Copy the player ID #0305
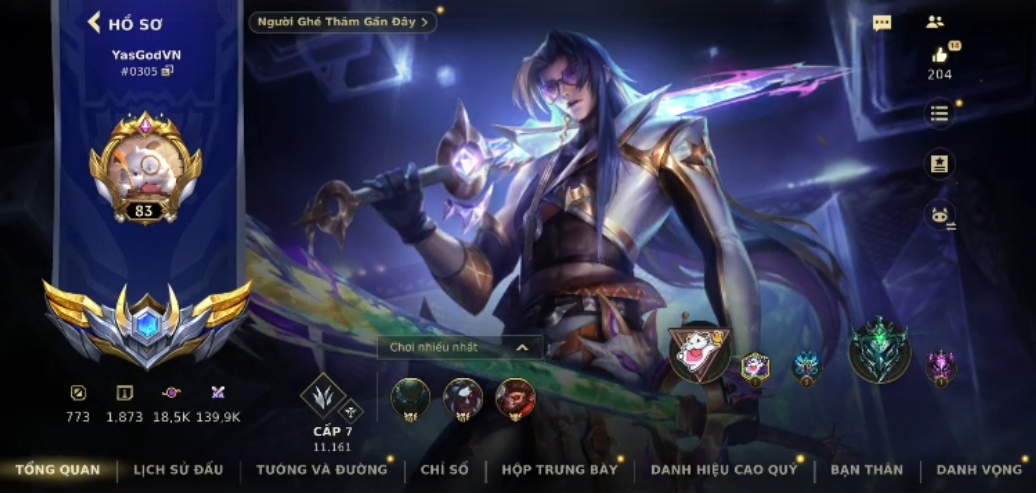This screenshot has width=1036, height=493. point(168,71)
